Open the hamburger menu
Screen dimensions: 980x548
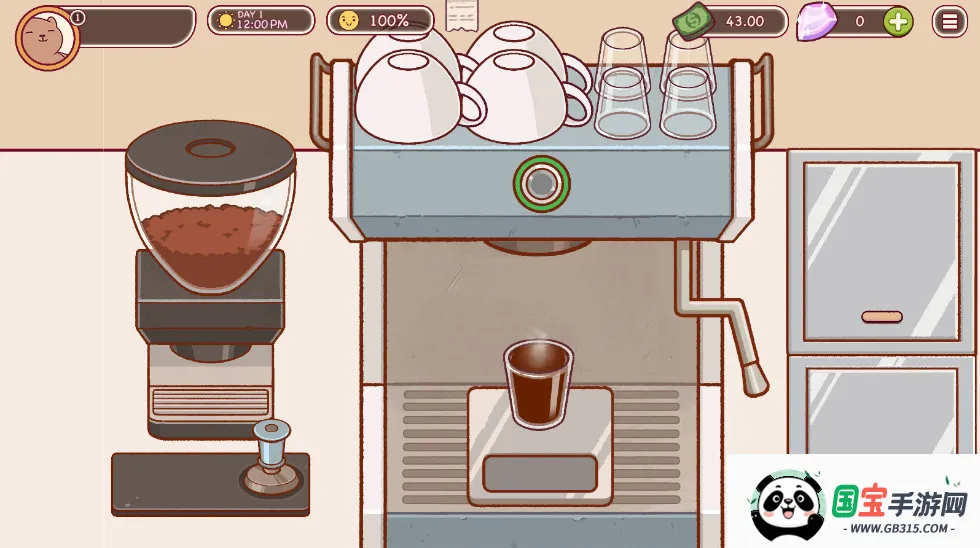(x=949, y=21)
